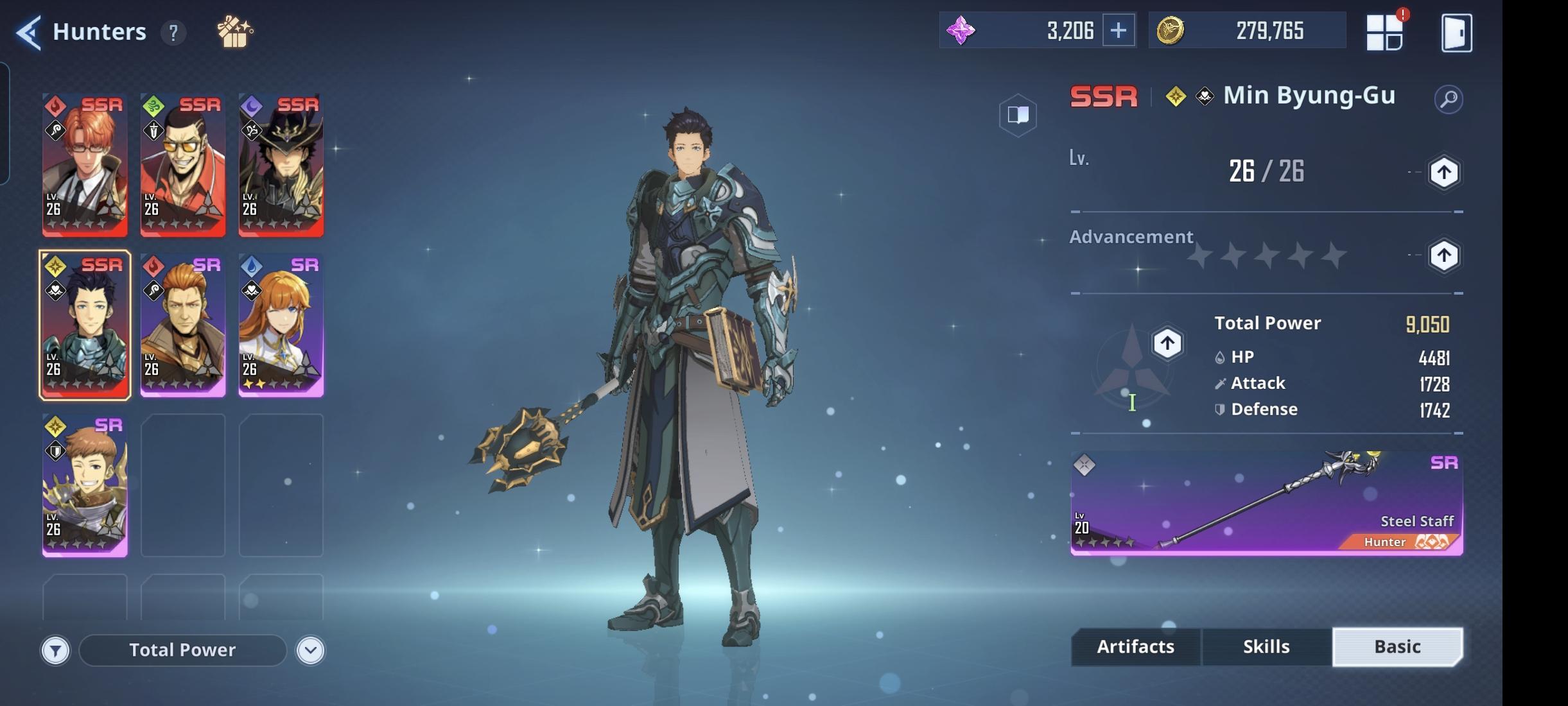Select the SSR hunter wearing a dark hat
Viewport: 1568px width, 706px height.
[281, 164]
